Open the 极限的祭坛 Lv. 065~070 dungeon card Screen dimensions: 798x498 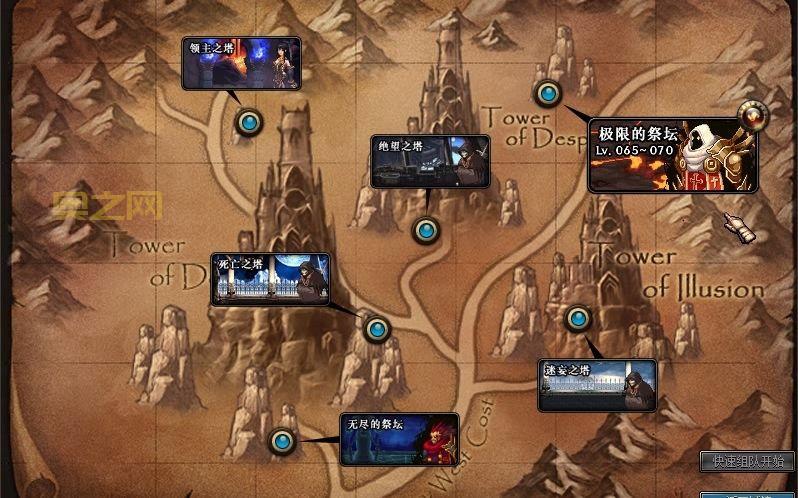[671, 155]
